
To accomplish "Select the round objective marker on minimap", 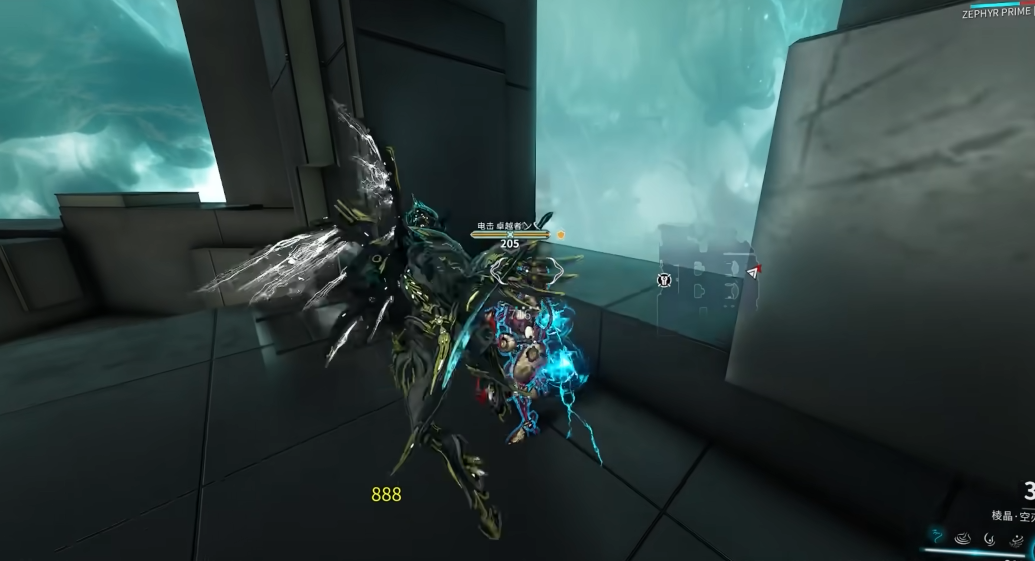I will pyautogui.click(x=664, y=280).
